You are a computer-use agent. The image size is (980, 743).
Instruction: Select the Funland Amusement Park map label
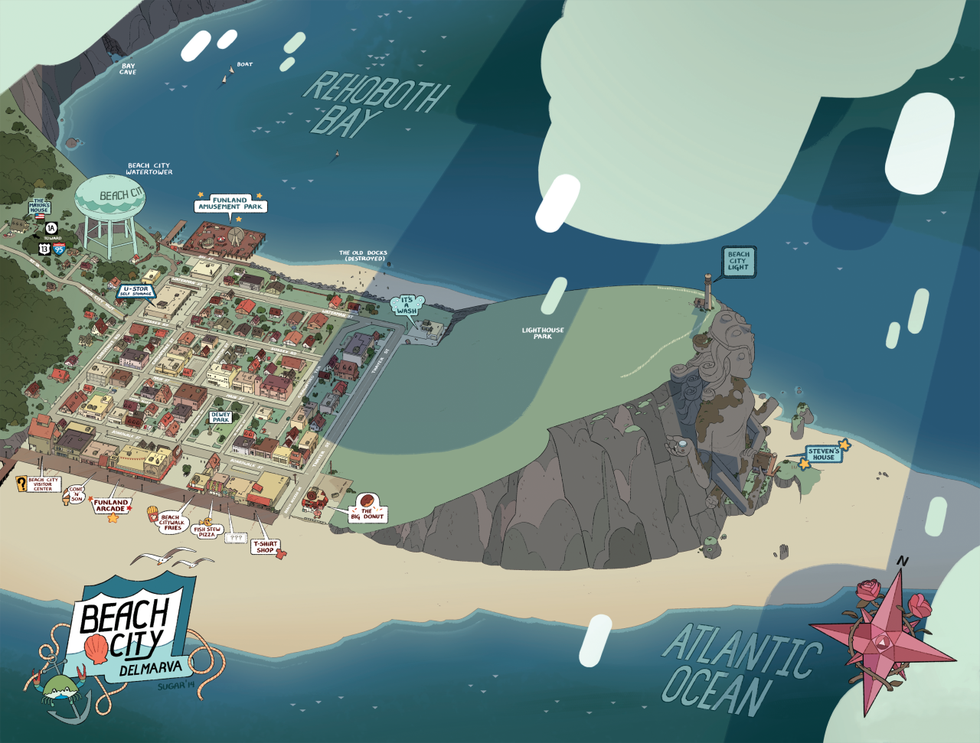point(228,205)
